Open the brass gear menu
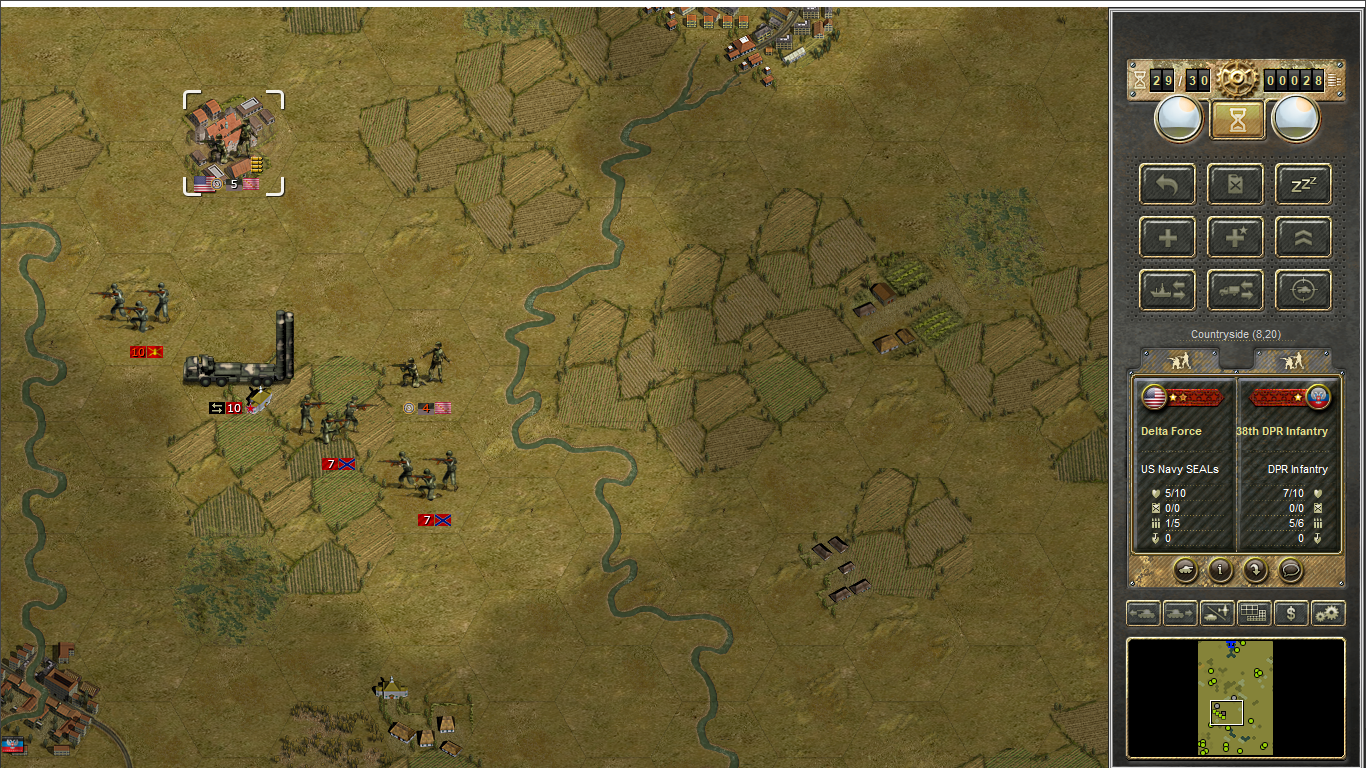This screenshot has width=1366, height=768. pyautogui.click(x=1237, y=79)
